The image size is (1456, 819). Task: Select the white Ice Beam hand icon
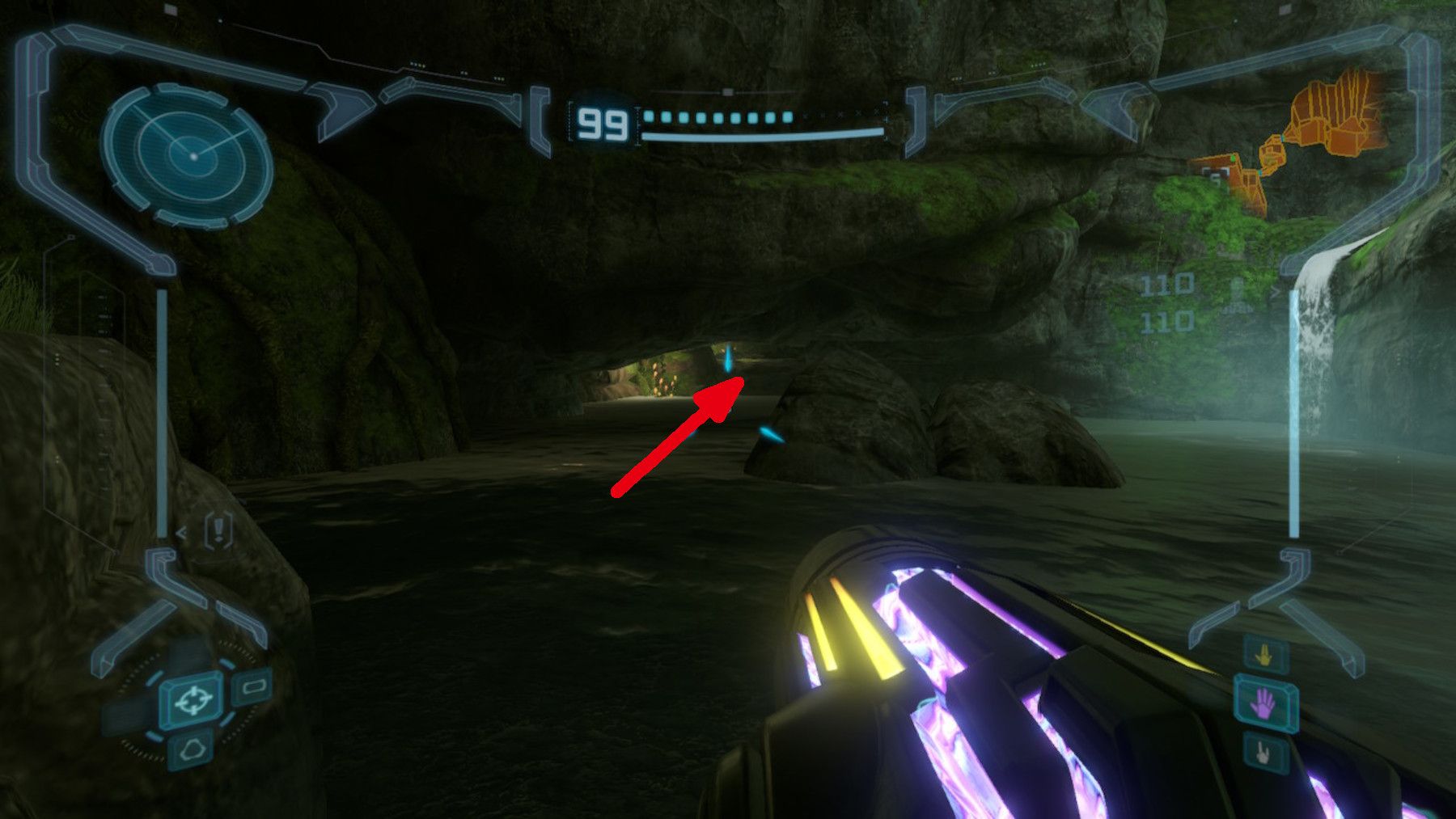click(x=1262, y=754)
